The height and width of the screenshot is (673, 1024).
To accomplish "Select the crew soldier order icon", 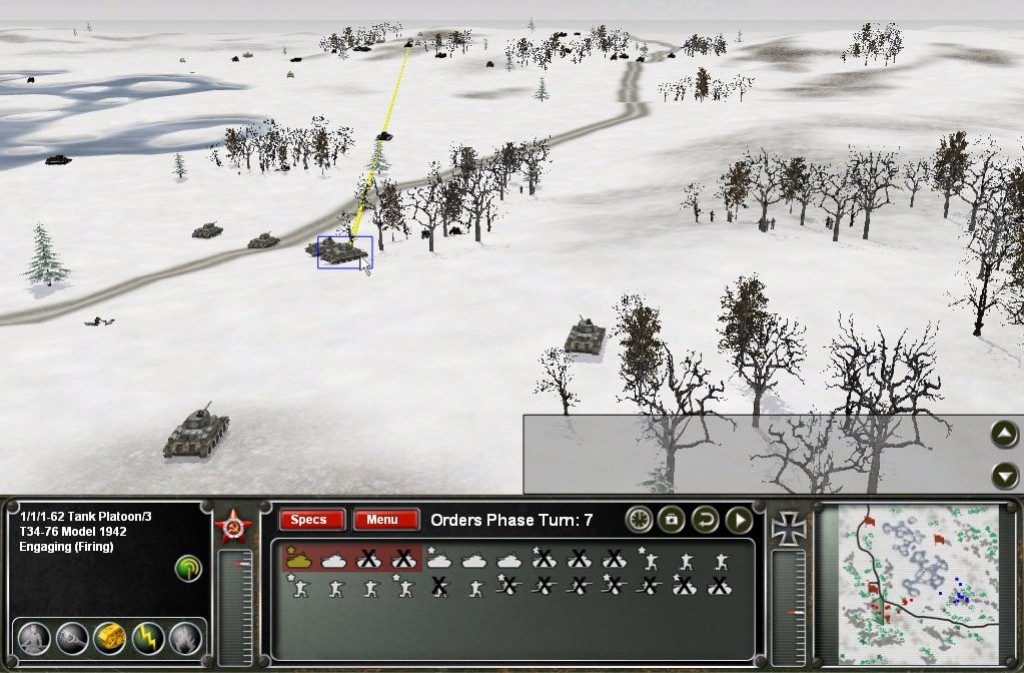I will click(x=33, y=637).
